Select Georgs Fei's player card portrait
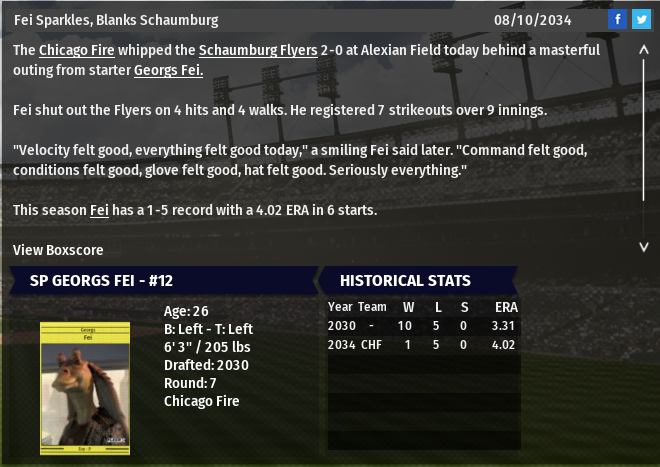660x467 pixels. (87, 384)
